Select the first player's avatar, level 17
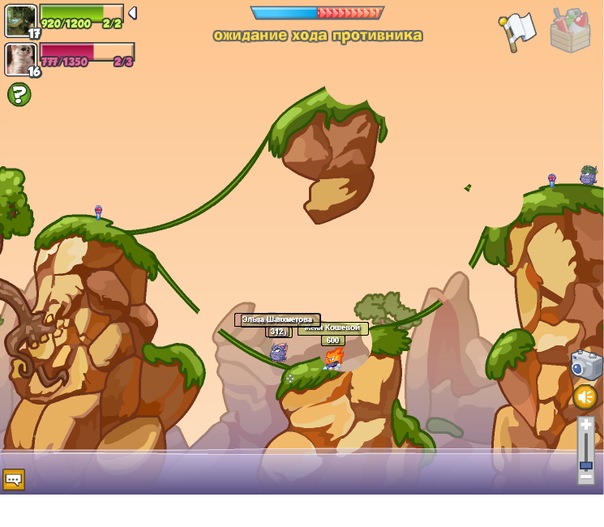The image size is (604, 527). pyautogui.click(x=21, y=20)
